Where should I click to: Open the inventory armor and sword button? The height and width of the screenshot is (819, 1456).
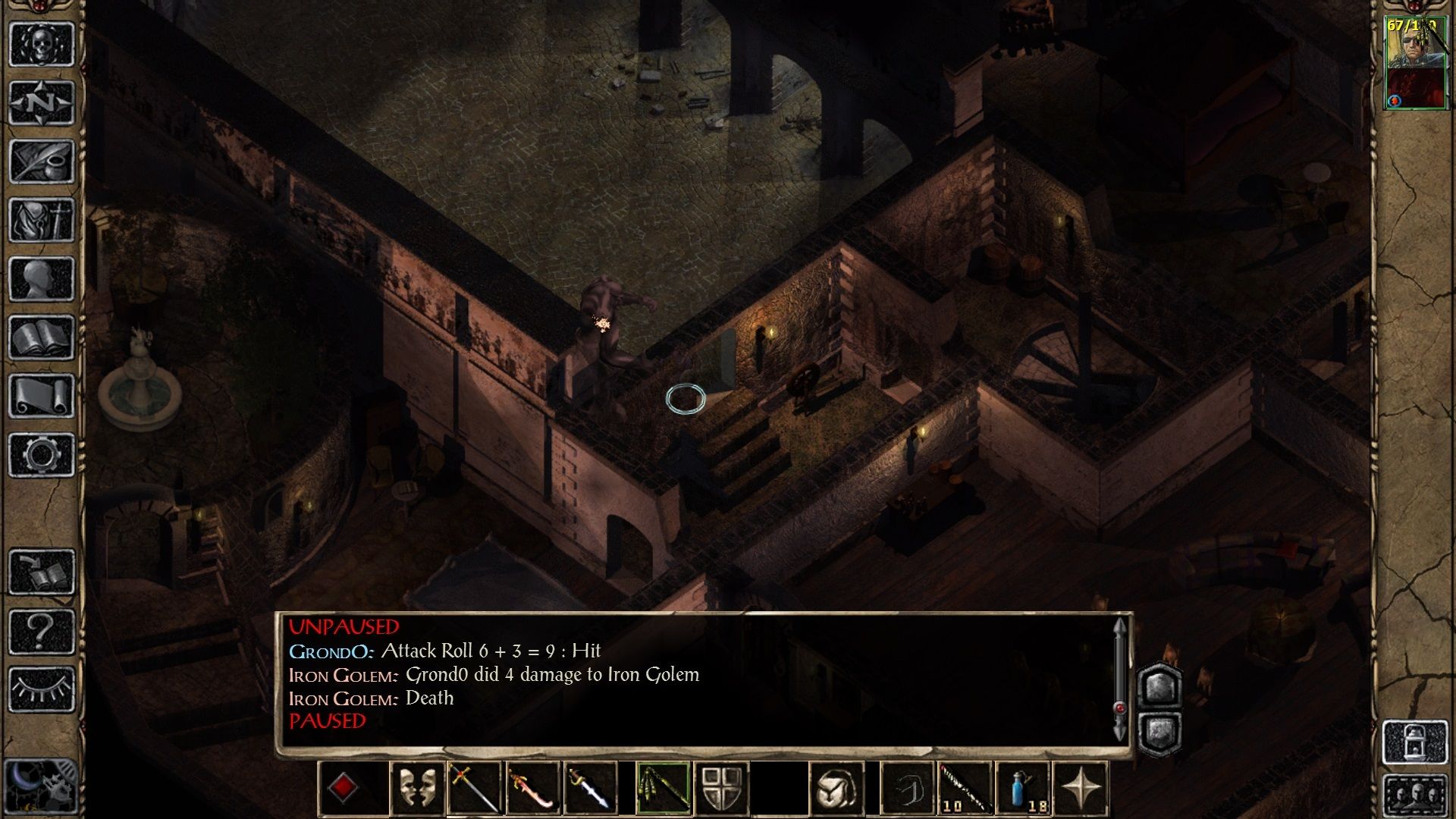(x=42, y=220)
